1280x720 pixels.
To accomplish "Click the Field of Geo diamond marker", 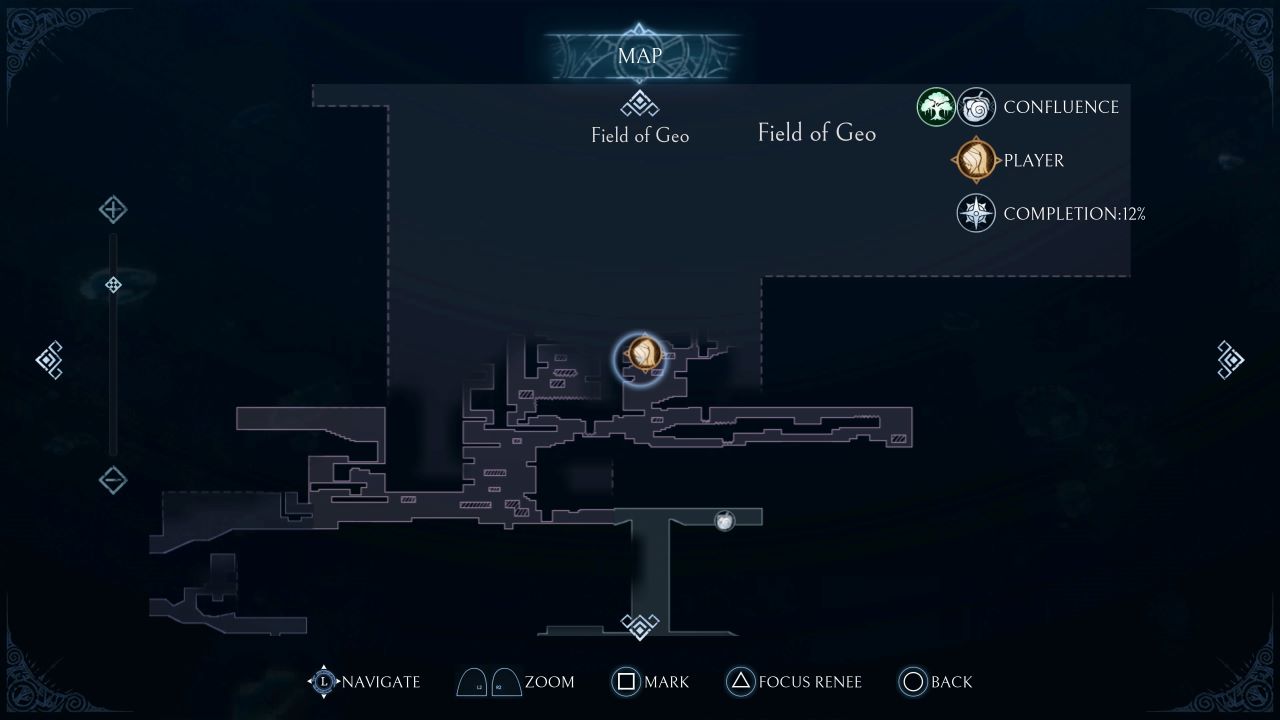I will click(639, 102).
